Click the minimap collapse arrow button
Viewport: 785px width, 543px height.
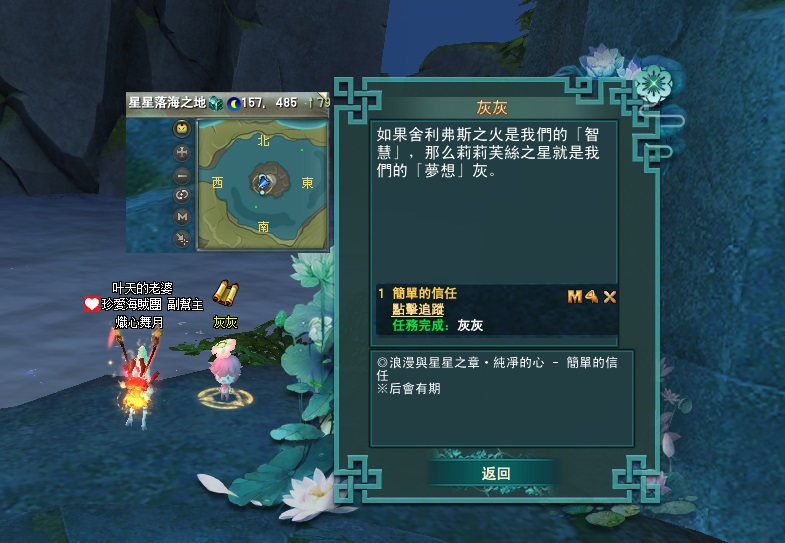182,238
